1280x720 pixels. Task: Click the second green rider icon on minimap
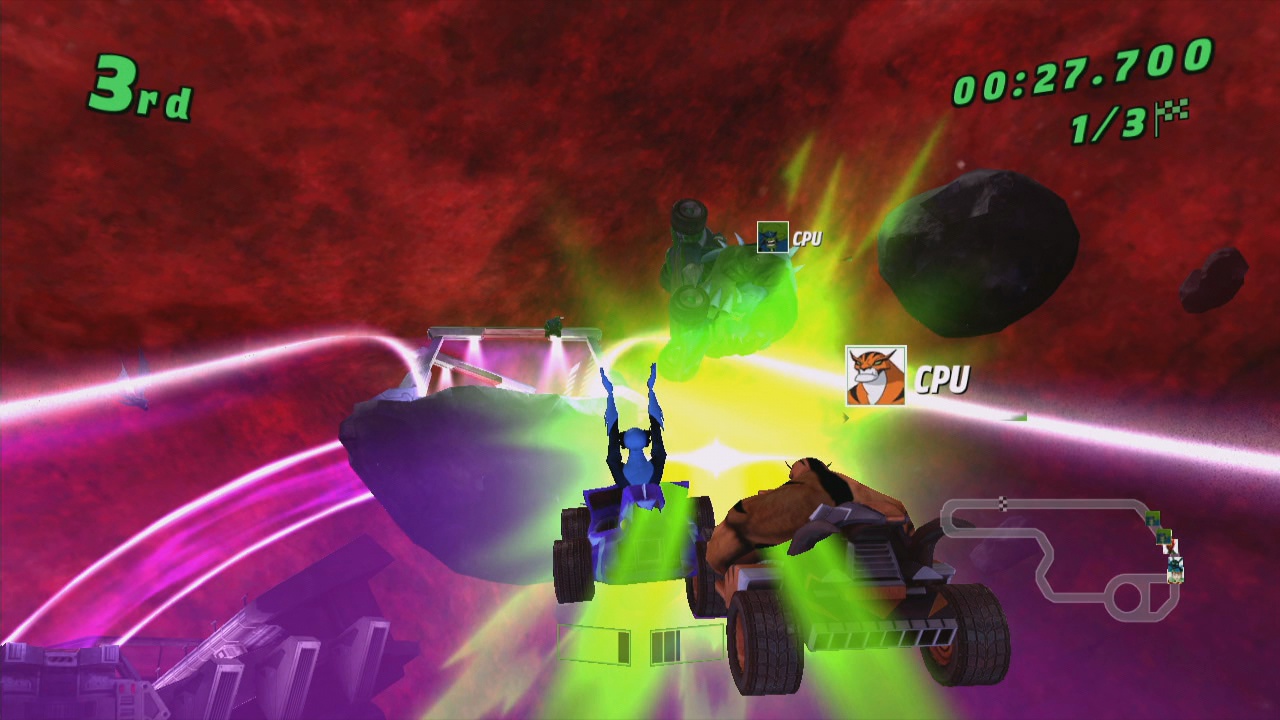tap(1163, 537)
